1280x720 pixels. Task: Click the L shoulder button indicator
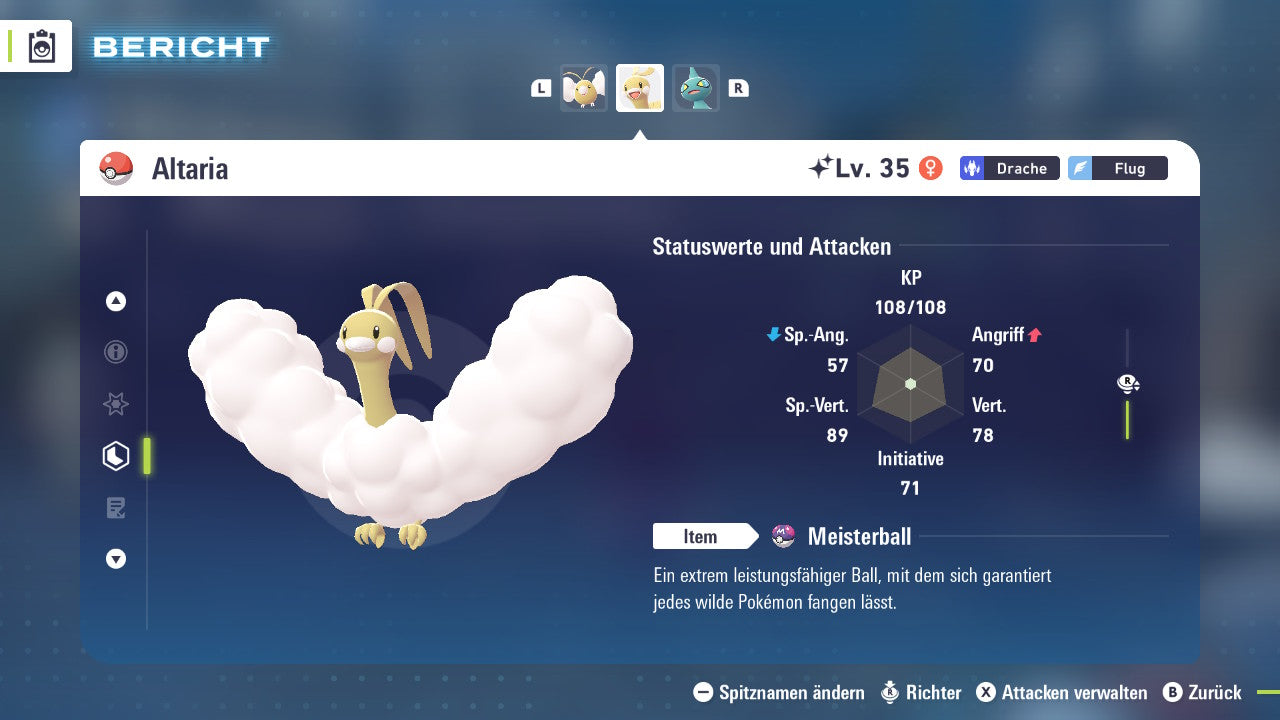pos(540,87)
